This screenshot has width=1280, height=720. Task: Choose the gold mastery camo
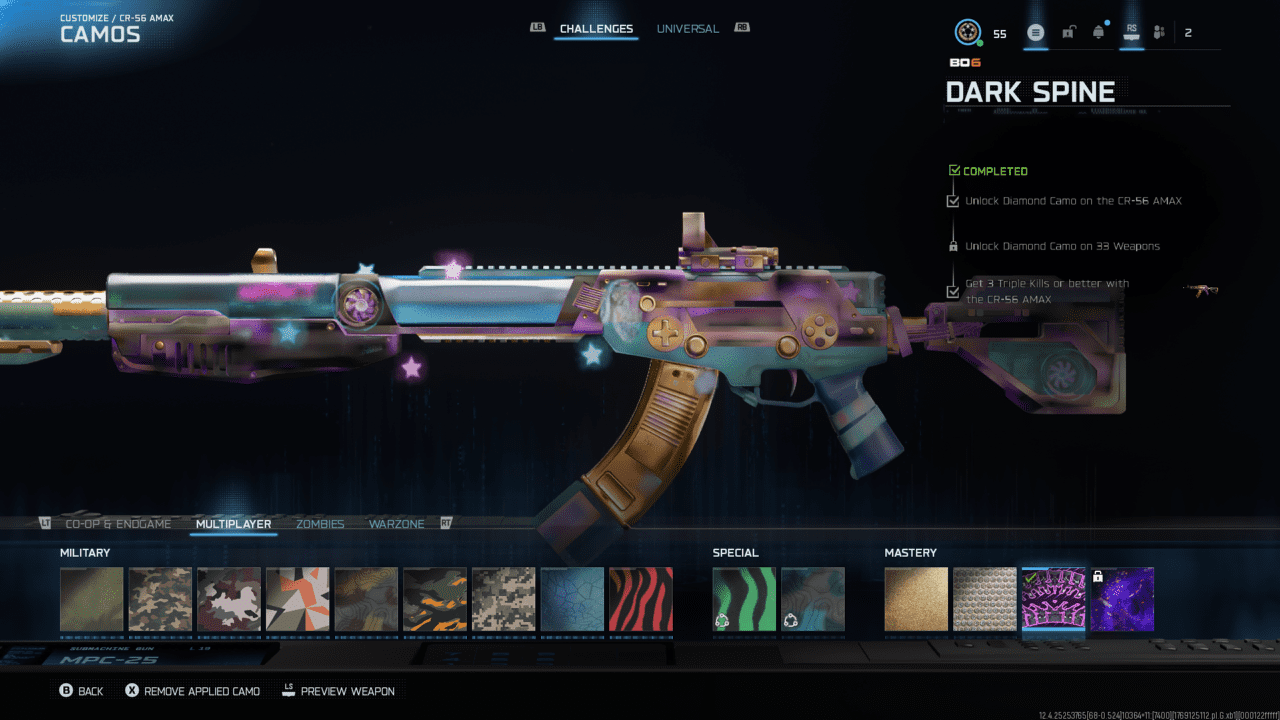click(x=916, y=599)
